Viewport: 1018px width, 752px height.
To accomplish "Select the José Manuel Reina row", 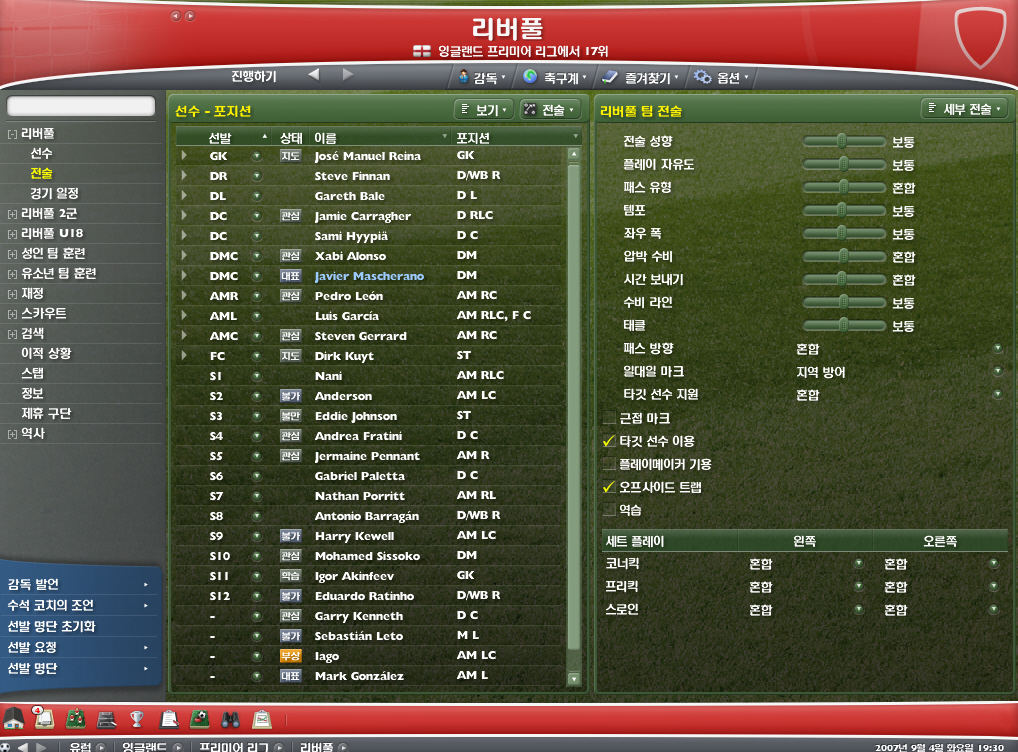I will pos(367,156).
